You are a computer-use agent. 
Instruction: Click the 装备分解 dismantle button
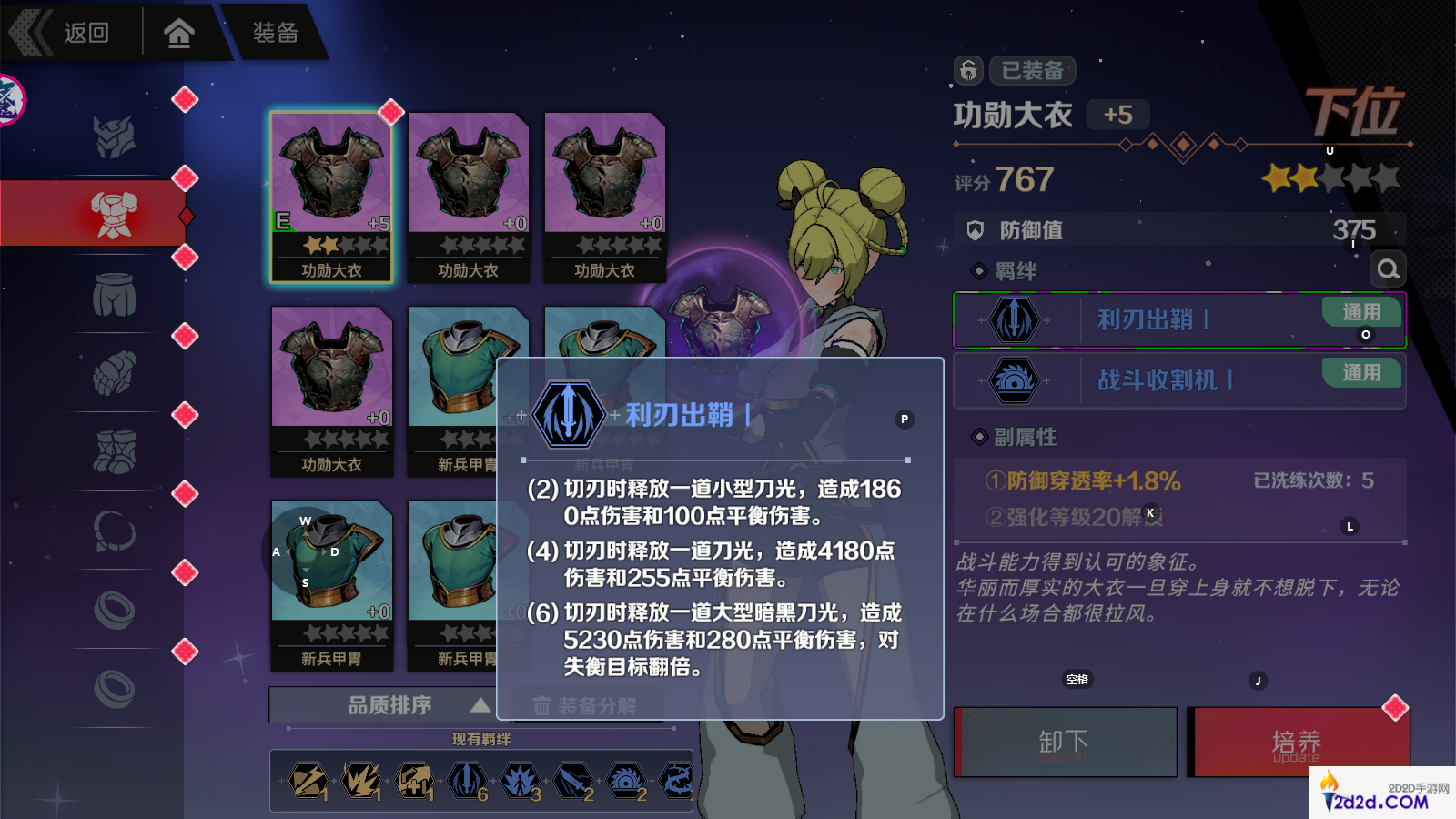(585, 705)
